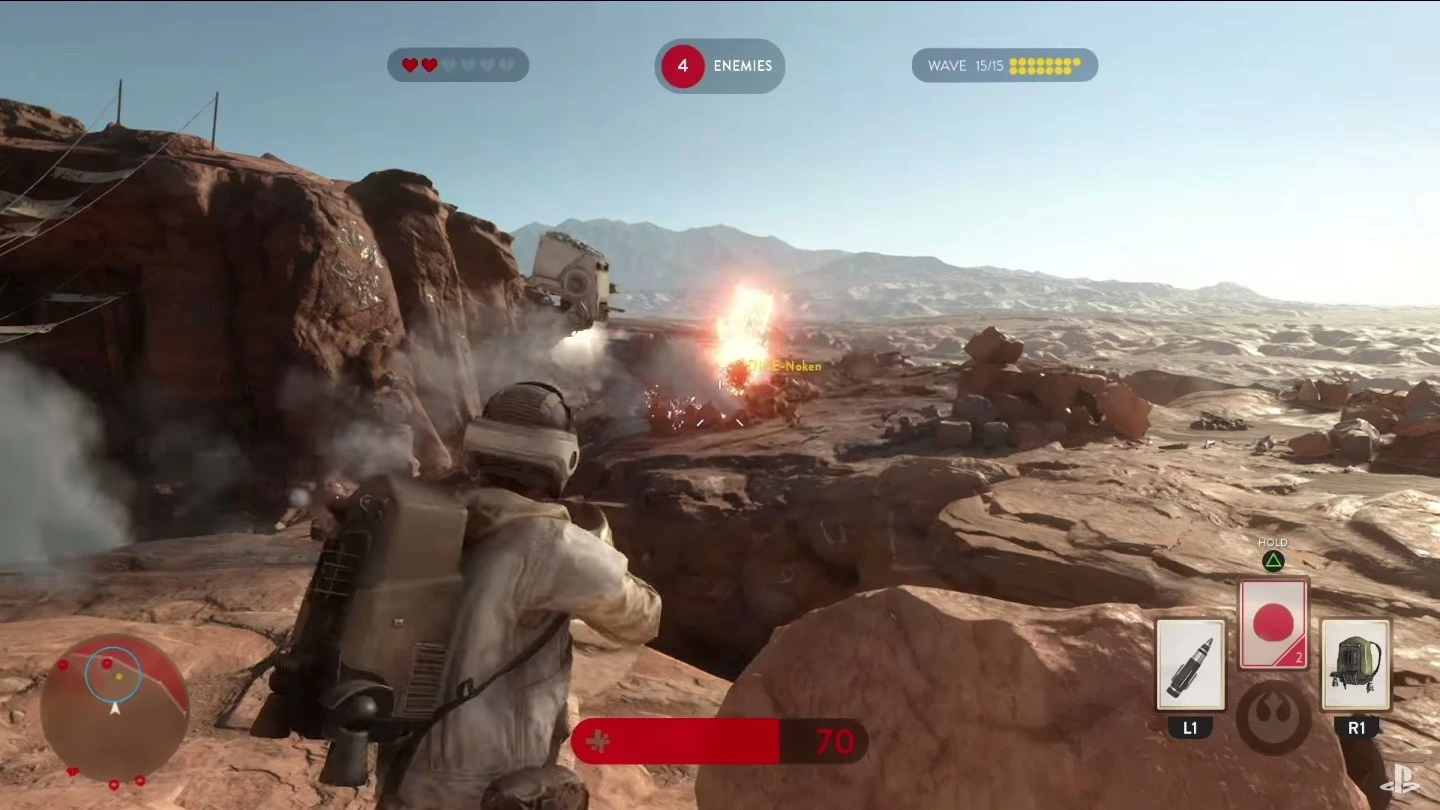Click the circular radar minimap
The height and width of the screenshot is (810, 1440).
[114, 708]
